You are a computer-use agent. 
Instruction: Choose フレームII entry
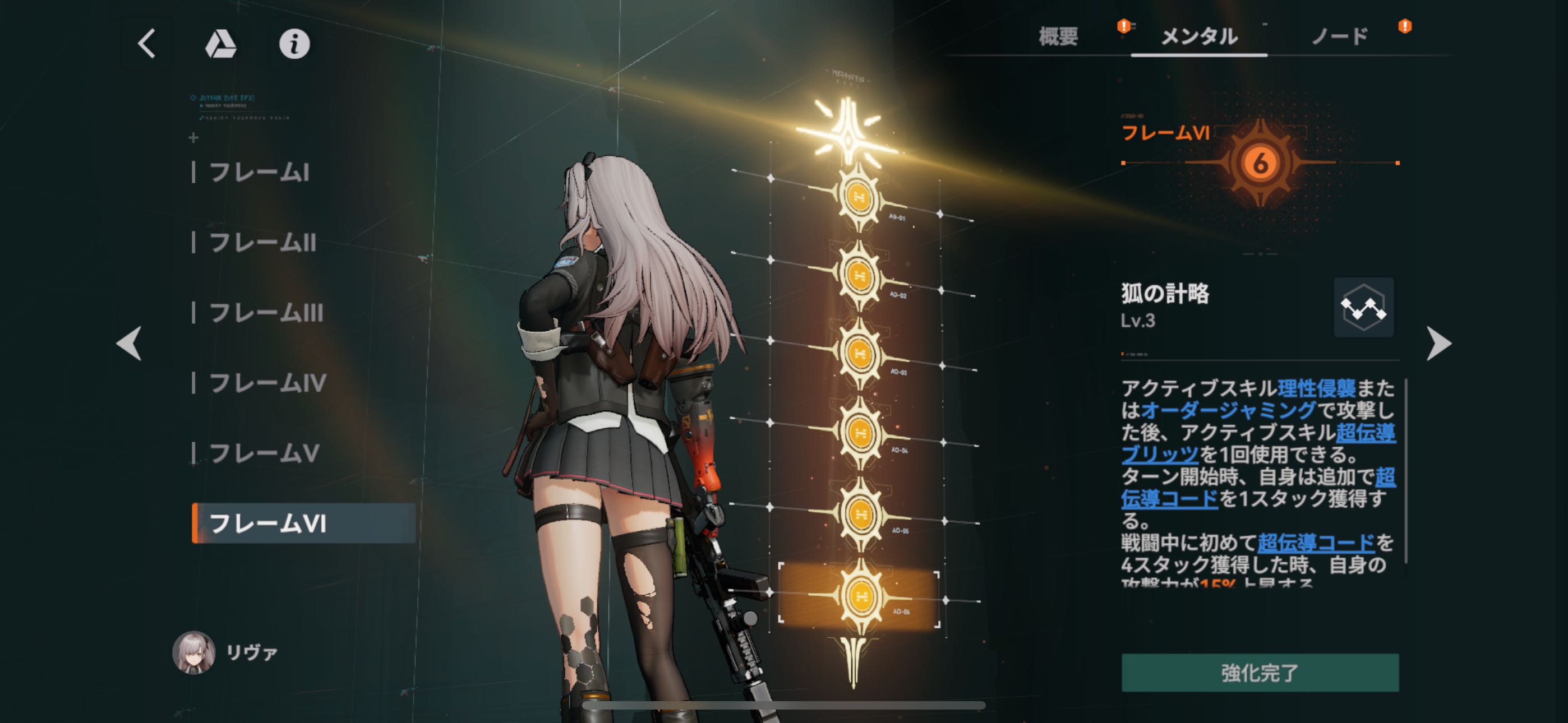pyautogui.click(x=262, y=243)
